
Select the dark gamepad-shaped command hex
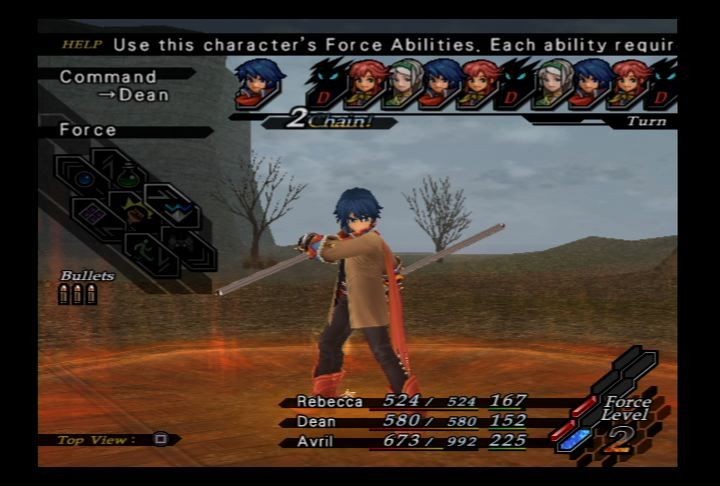tap(182, 243)
